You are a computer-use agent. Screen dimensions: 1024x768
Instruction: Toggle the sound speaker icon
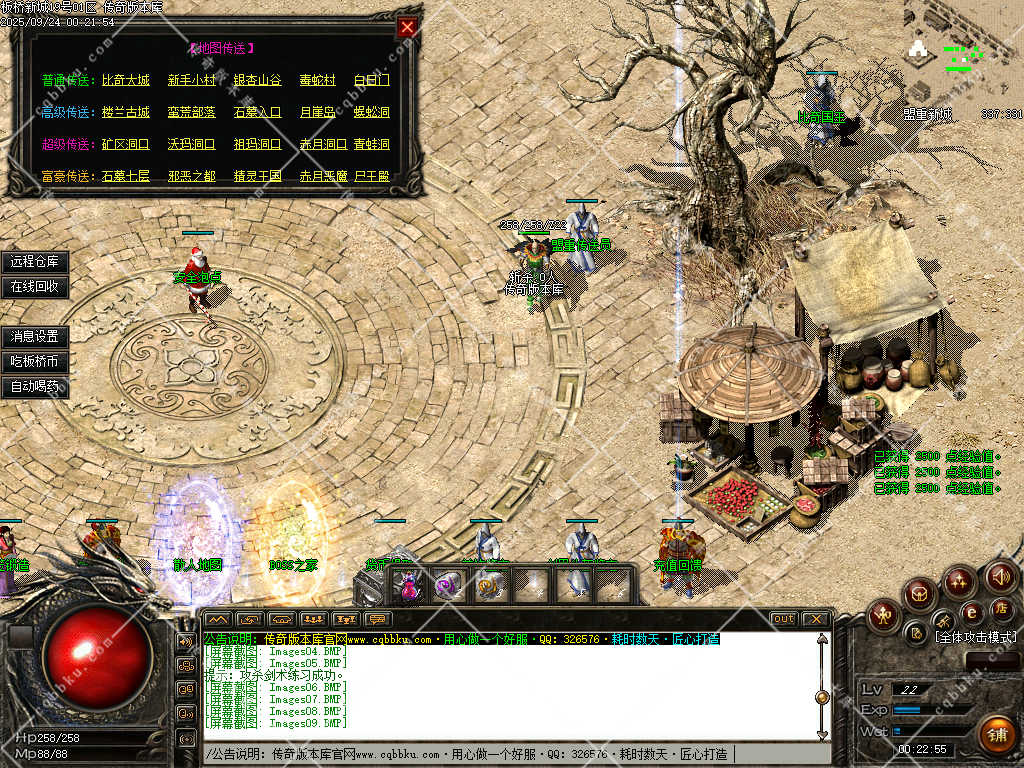1000,576
